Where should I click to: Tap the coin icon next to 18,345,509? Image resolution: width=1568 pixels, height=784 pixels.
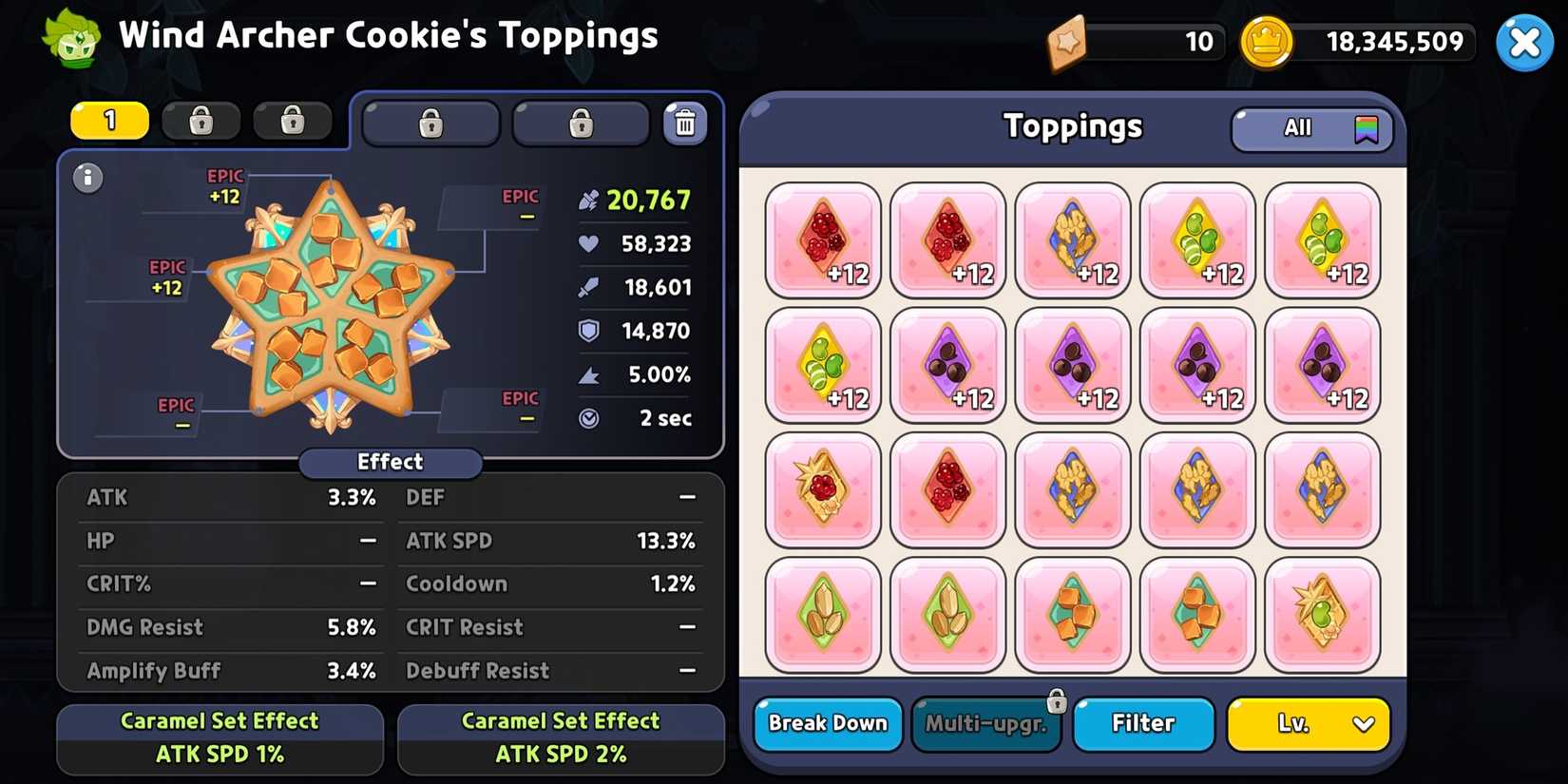[1267, 42]
